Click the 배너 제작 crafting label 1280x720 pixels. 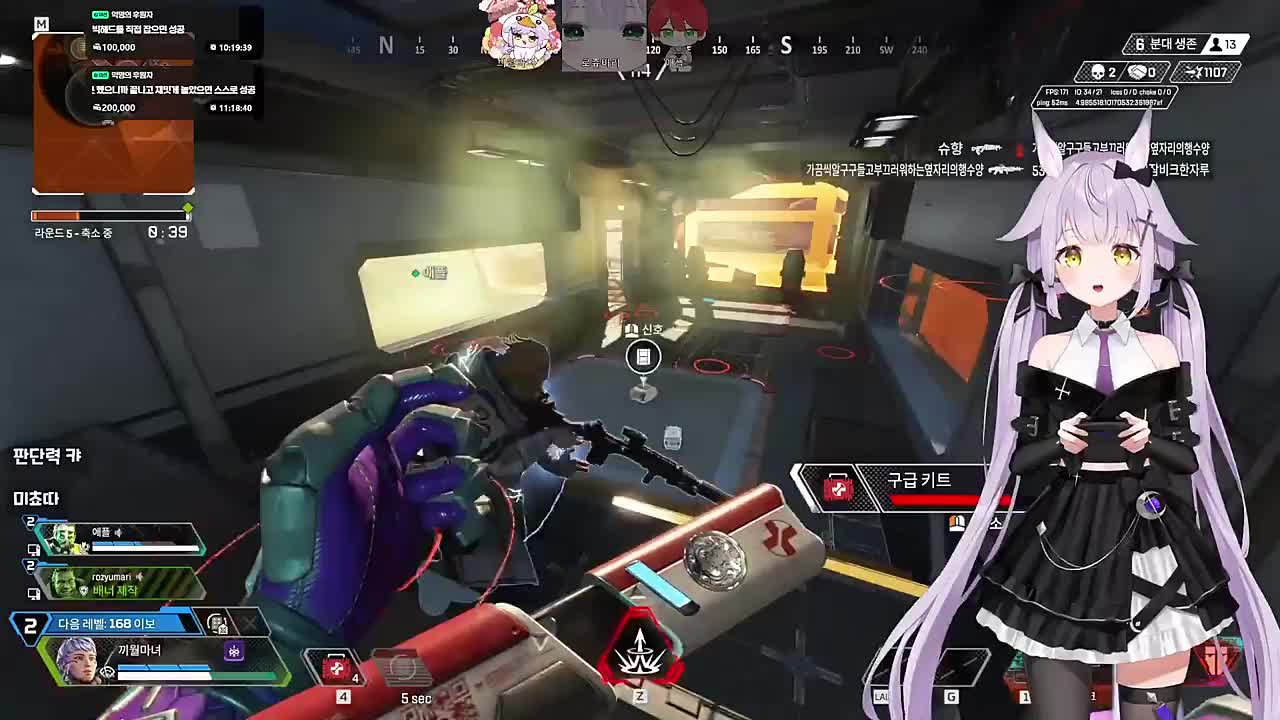(117, 591)
